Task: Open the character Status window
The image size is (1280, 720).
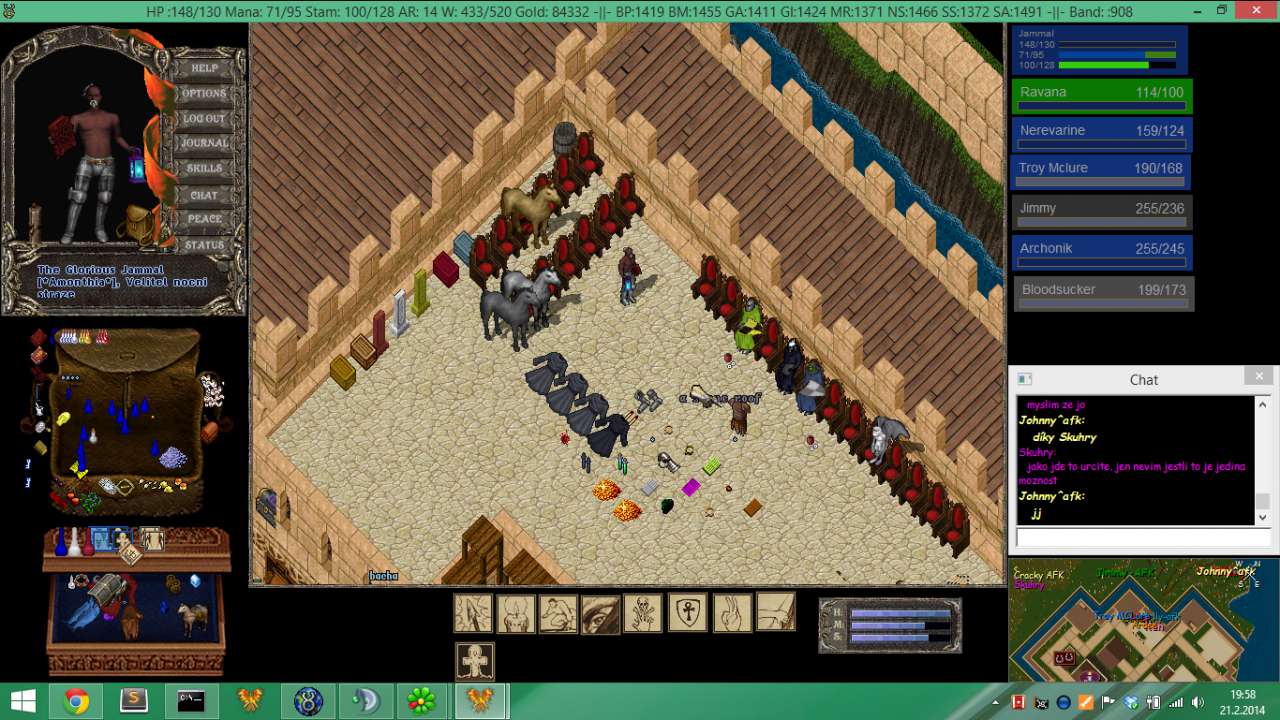Action: click(x=204, y=245)
